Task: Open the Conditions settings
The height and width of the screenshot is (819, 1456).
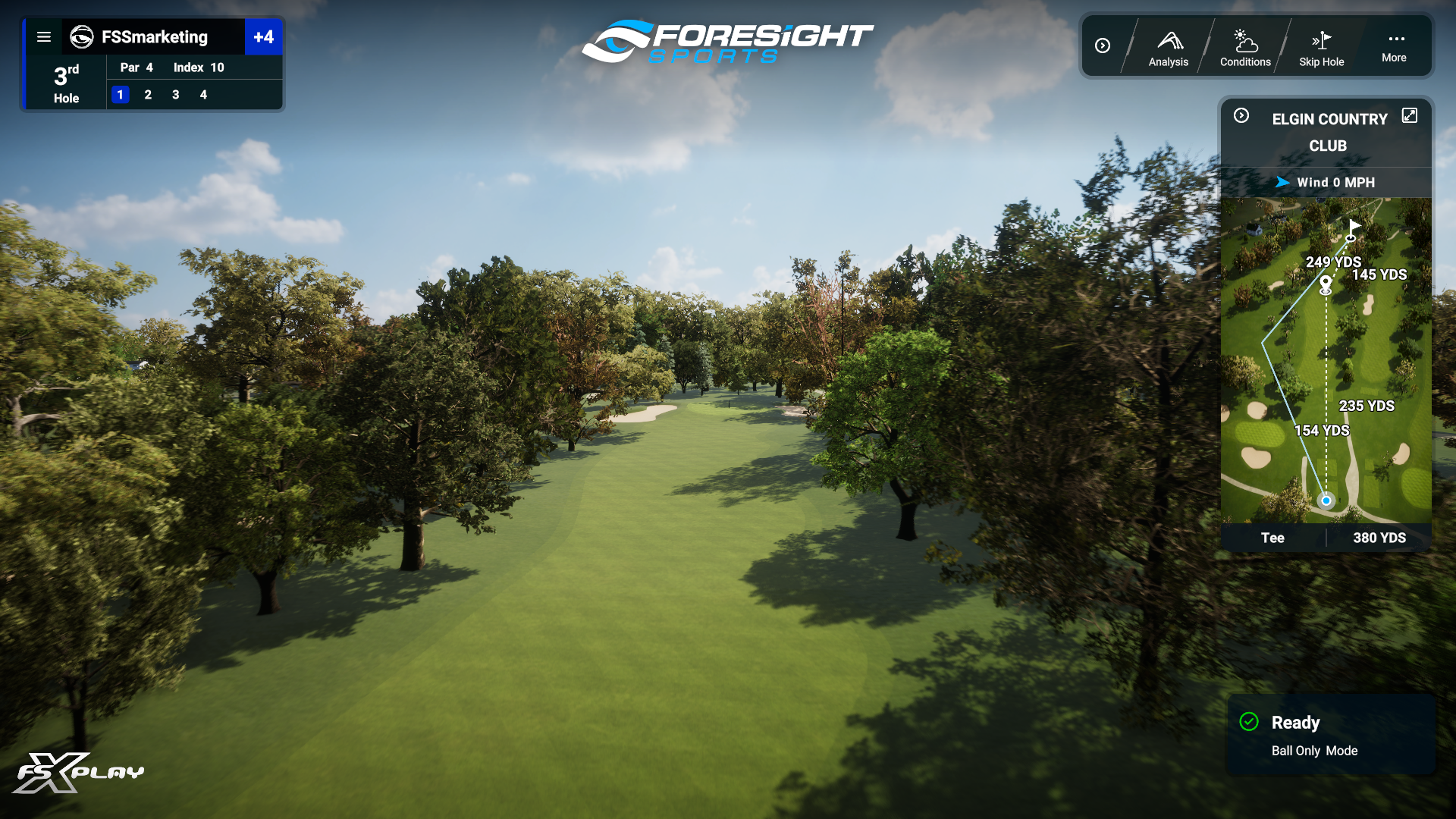Action: (x=1245, y=49)
